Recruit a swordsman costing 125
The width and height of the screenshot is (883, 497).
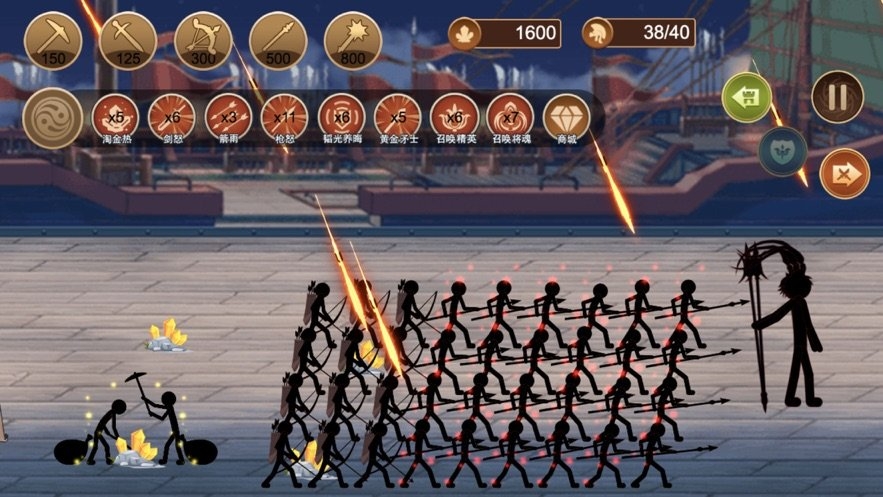(128, 40)
